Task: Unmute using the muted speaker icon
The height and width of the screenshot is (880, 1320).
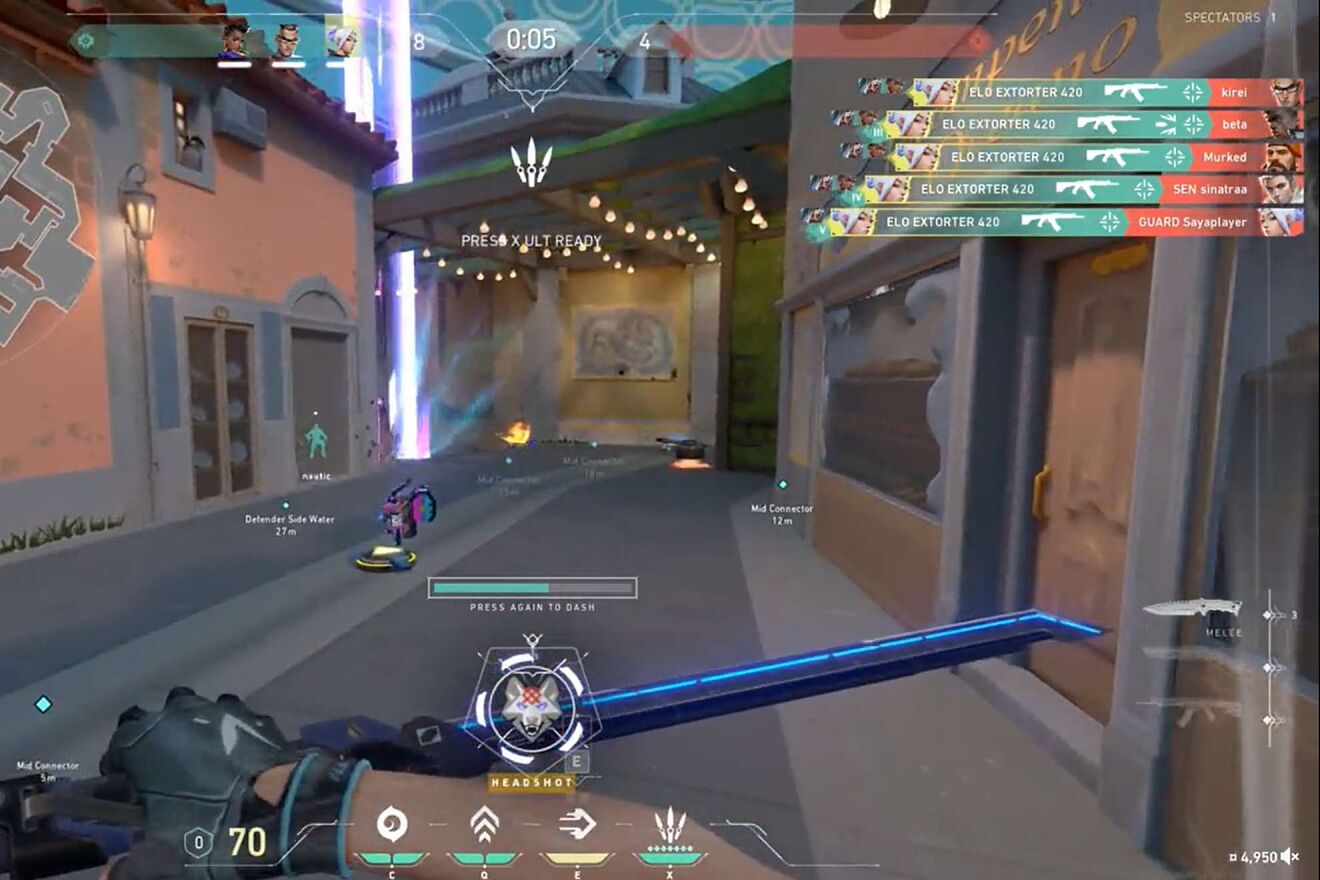Action: click(1291, 856)
